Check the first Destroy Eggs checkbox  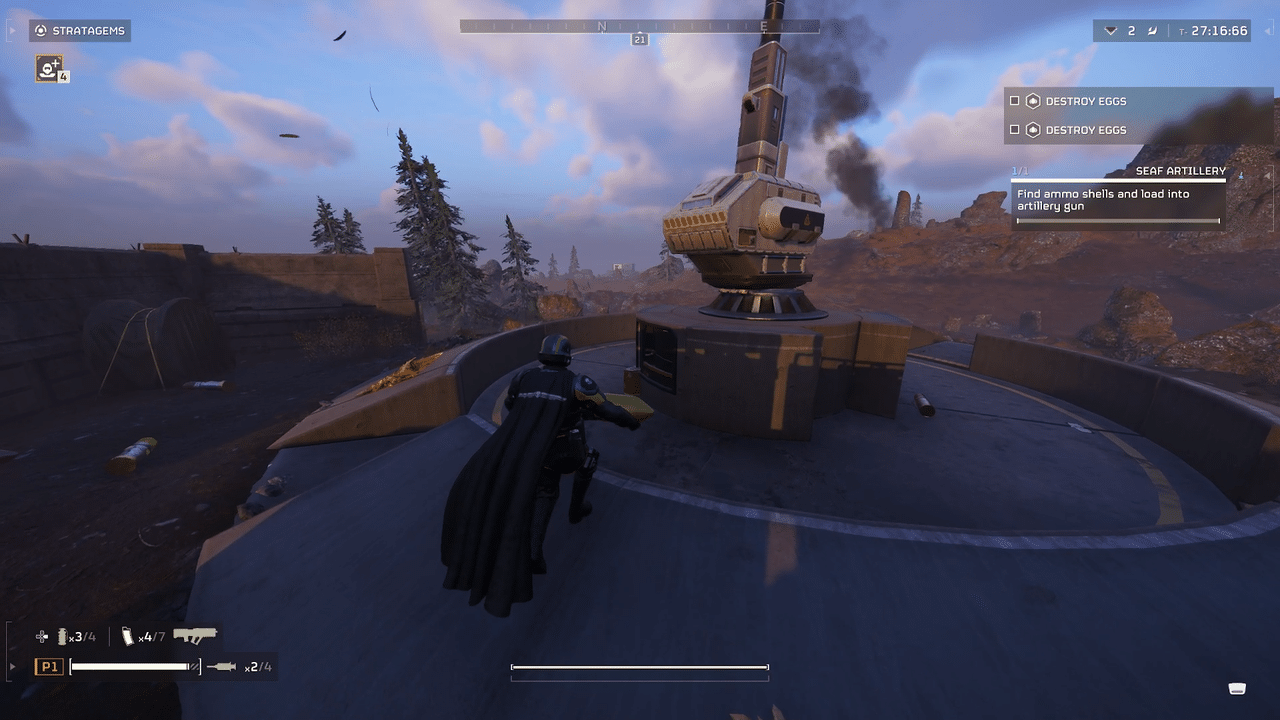tap(1014, 101)
